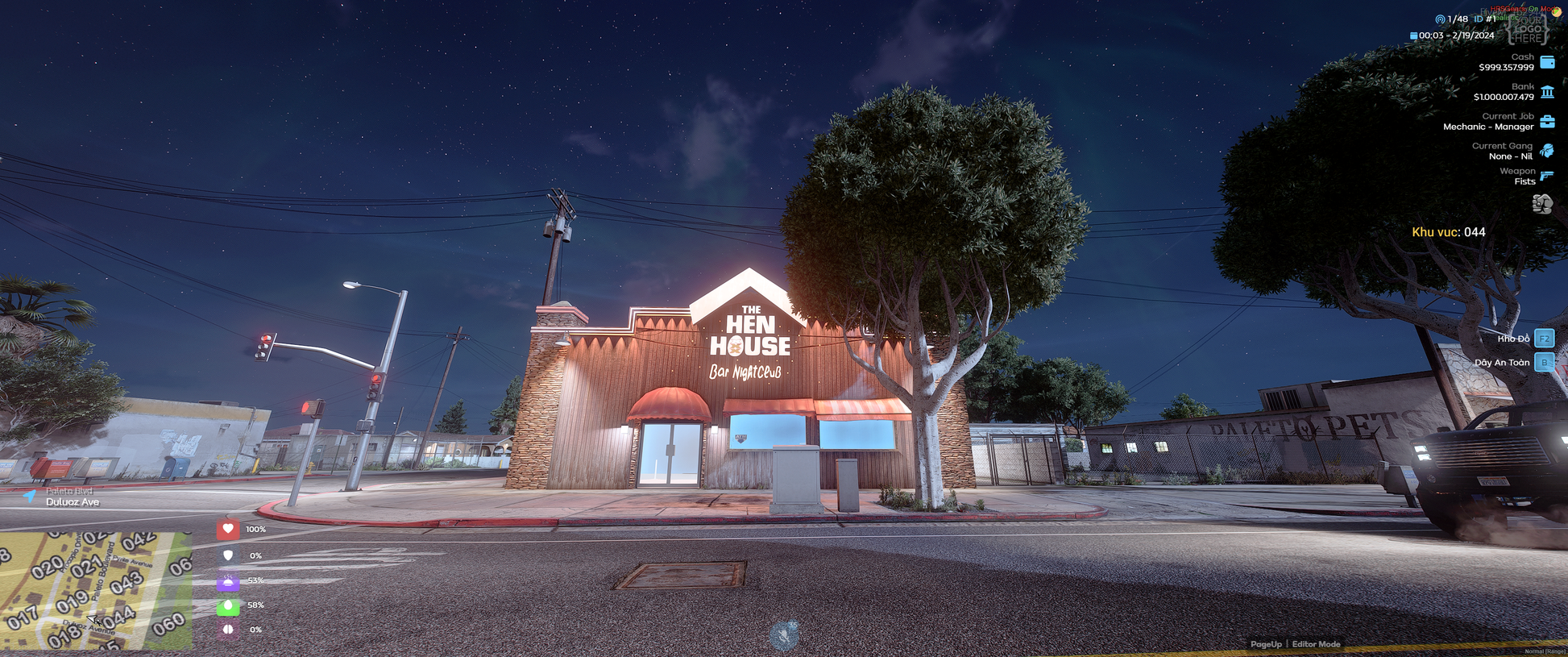Select the Current Gang icon

(x=1547, y=151)
